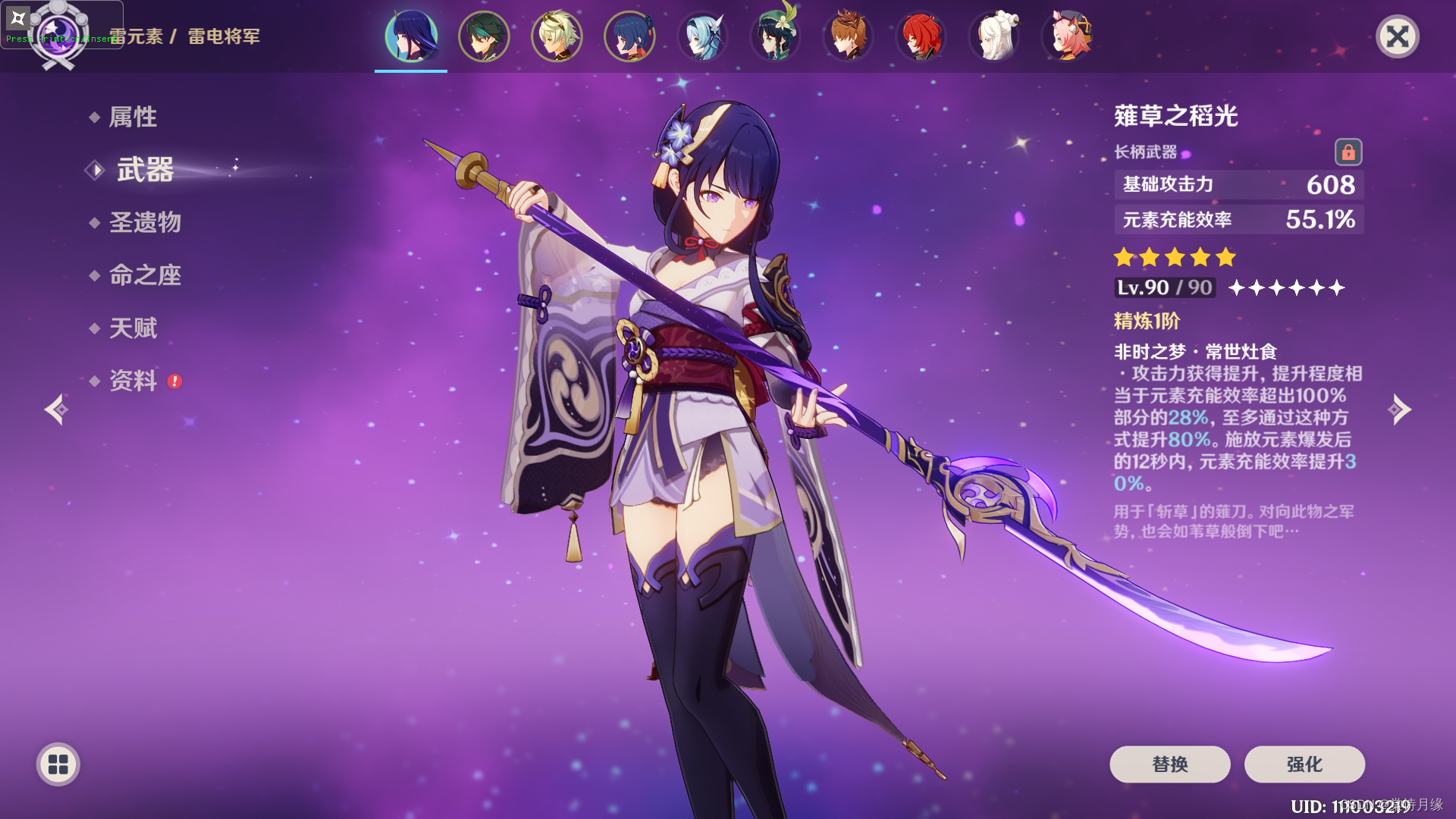Open the 圣遗物 artifacts menu
The width and height of the screenshot is (1456, 819).
(x=145, y=222)
